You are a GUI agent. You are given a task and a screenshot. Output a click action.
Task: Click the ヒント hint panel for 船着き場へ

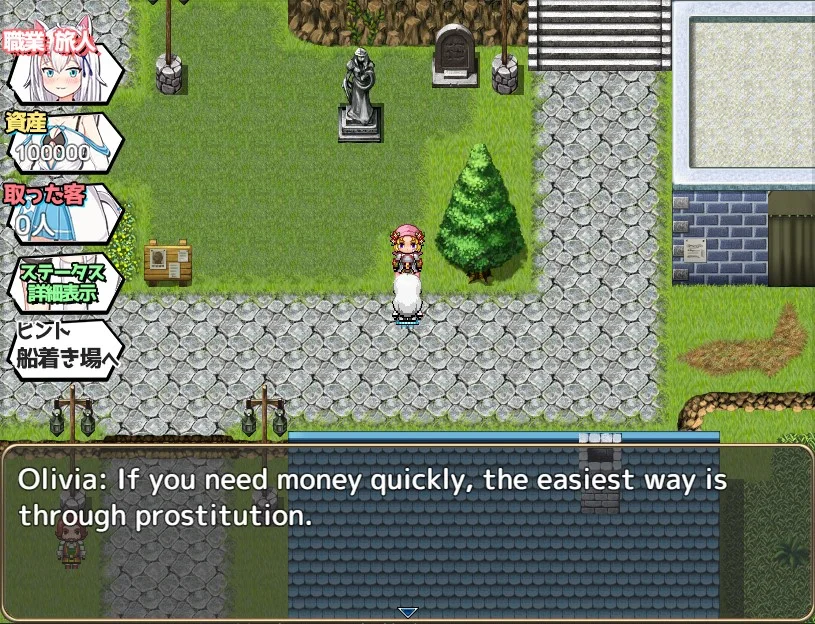click(64, 347)
